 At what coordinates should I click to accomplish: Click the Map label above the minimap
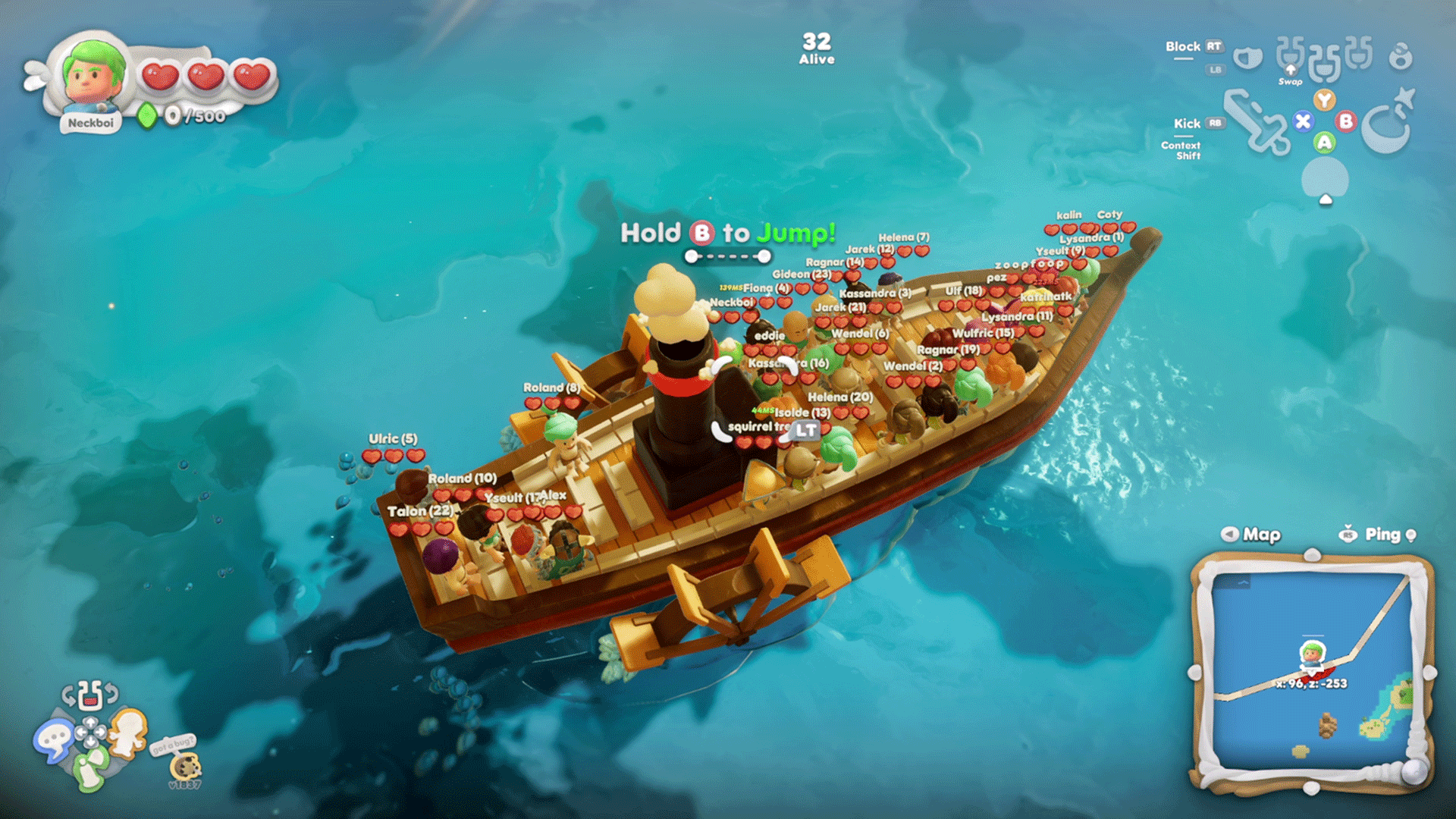tap(1261, 535)
